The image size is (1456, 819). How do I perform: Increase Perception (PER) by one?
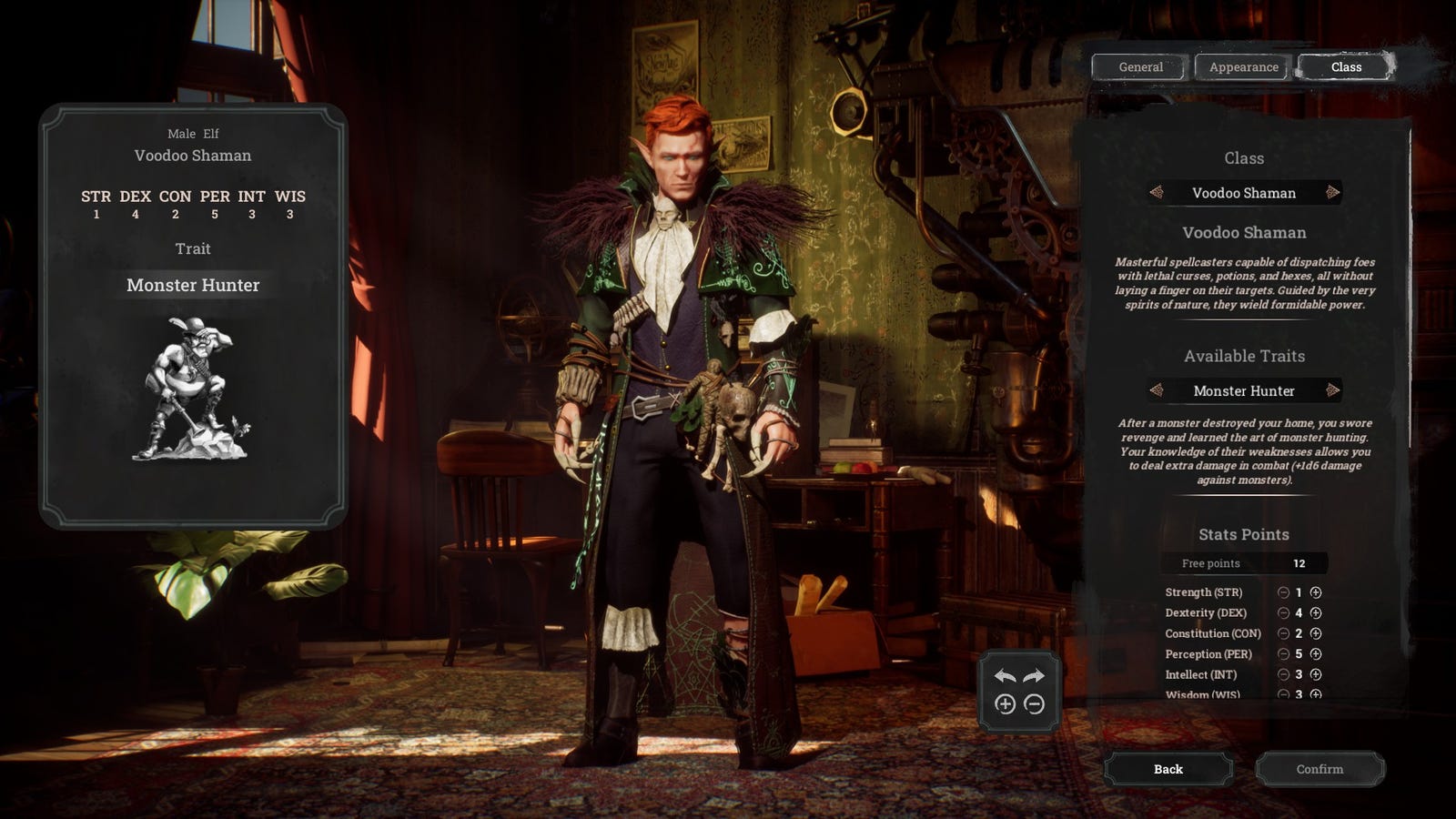(1316, 654)
